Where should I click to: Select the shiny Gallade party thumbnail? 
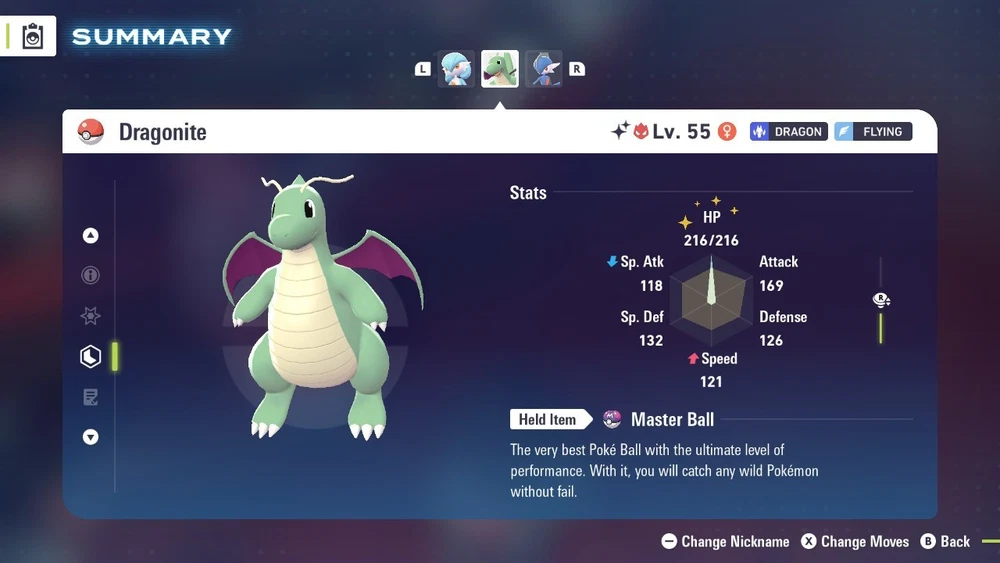coord(544,69)
